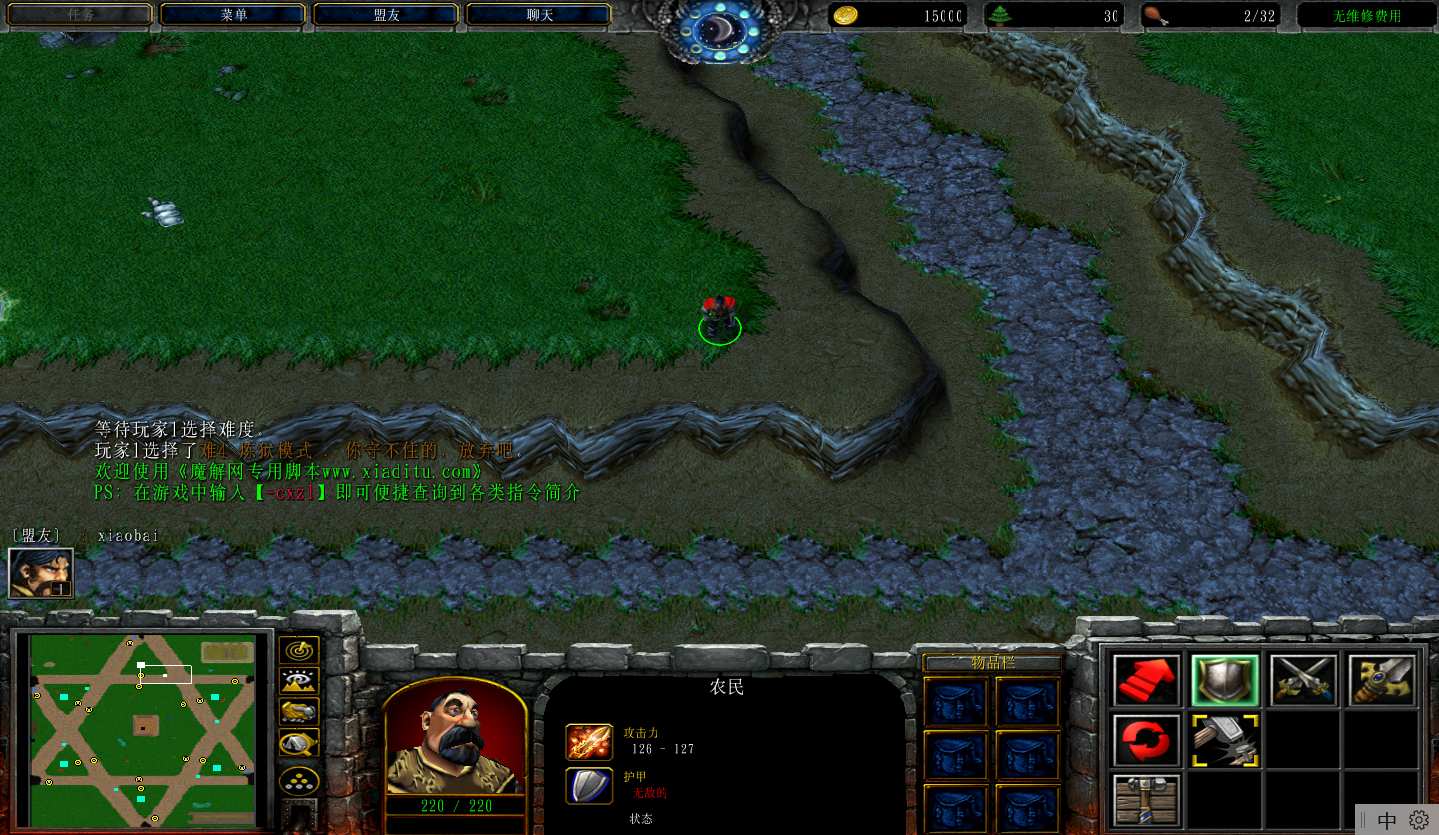
Task: Activate the minimap signal ping button
Action: (298, 651)
